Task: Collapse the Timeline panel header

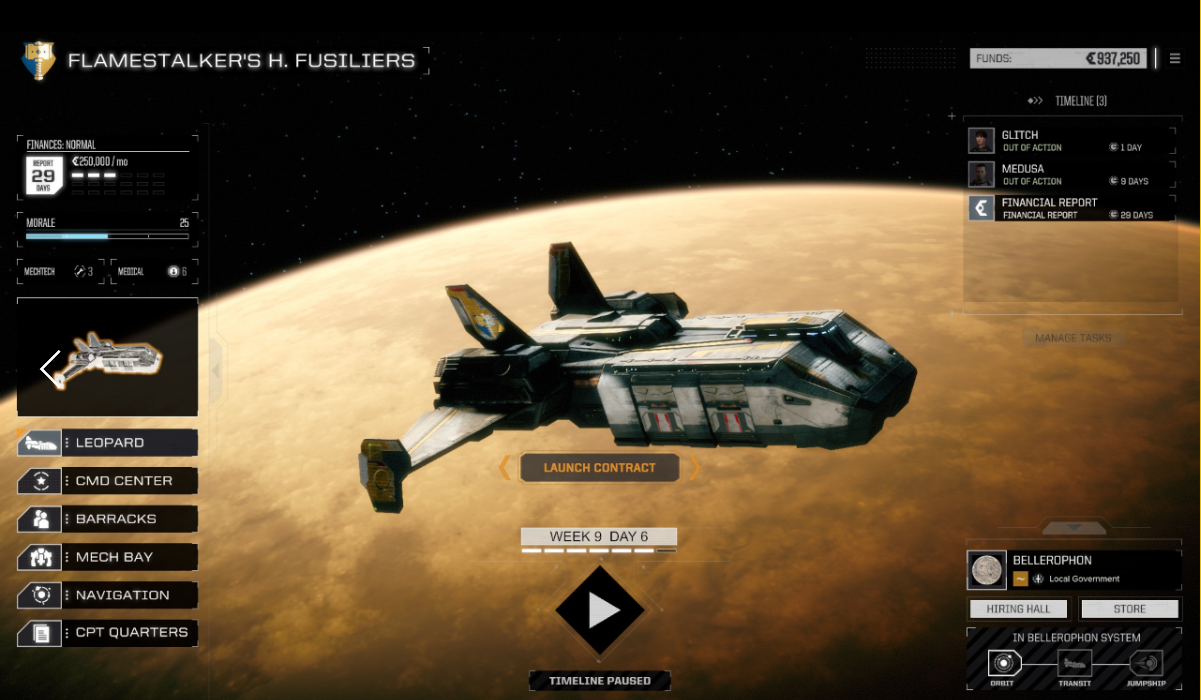Action: 1068,101
